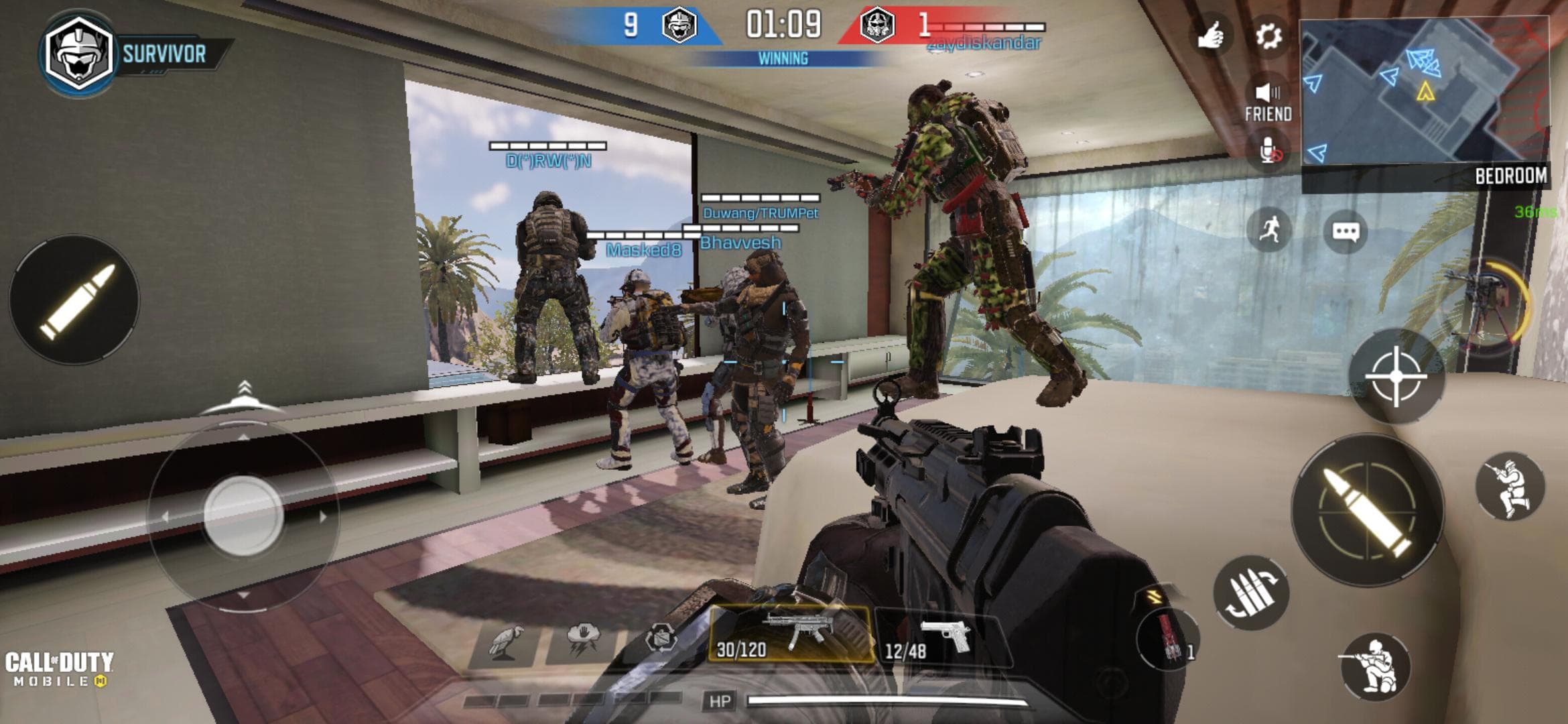This screenshot has width=1568, height=724.
Task: Fire with the large right bullet button
Action: pos(1368,511)
